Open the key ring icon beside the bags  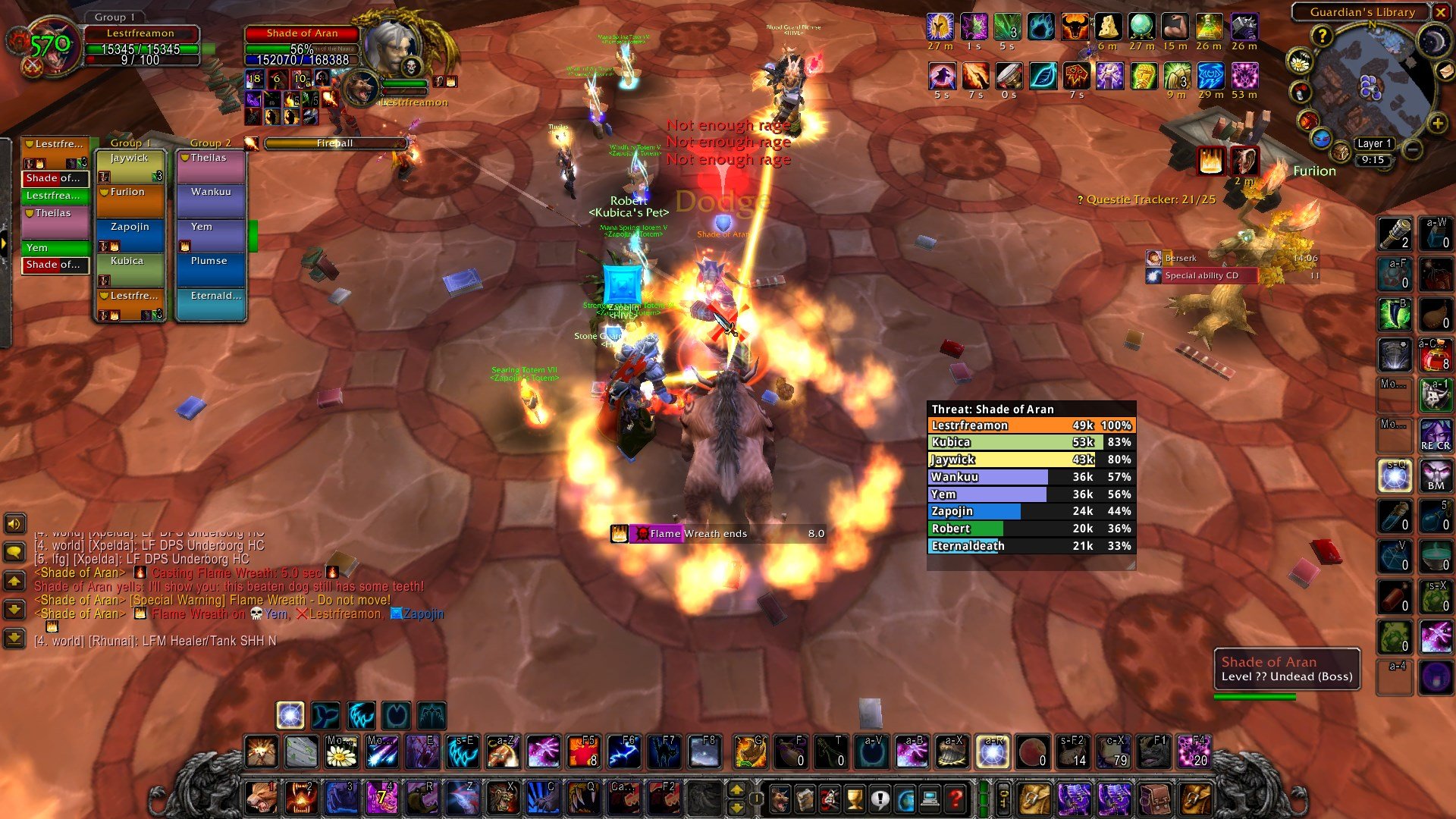(x=1003, y=797)
